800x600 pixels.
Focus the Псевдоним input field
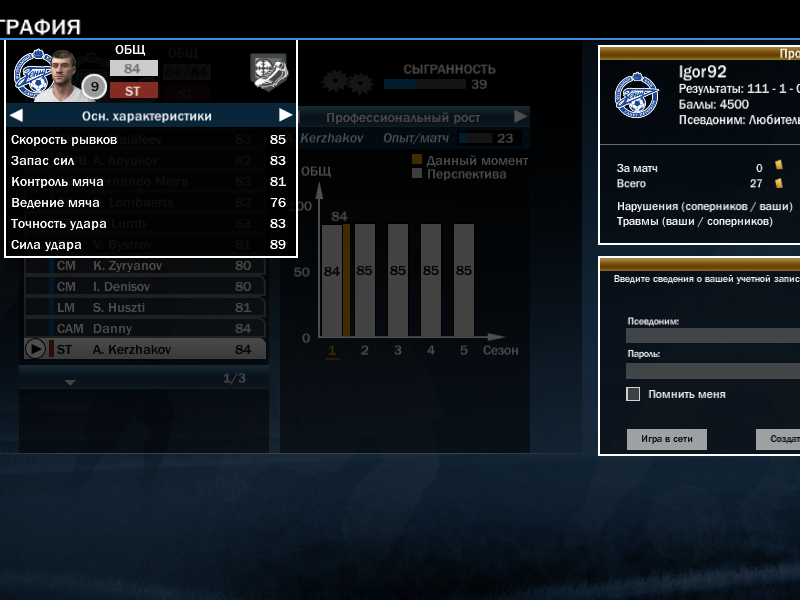click(x=712, y=336)
